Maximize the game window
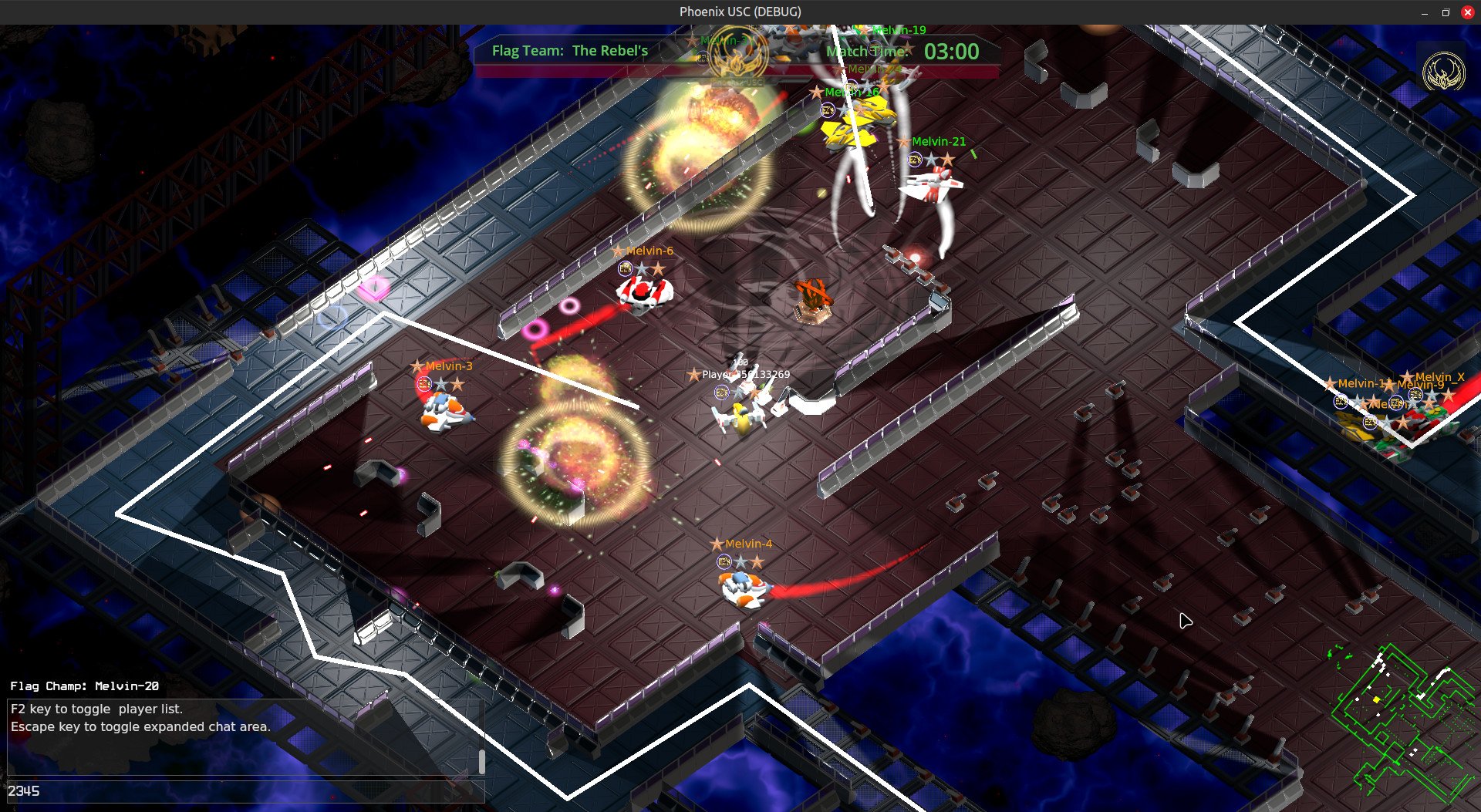Viewport: 1481px width, 812px height. pyautogui.click(x=1446, y=12)
